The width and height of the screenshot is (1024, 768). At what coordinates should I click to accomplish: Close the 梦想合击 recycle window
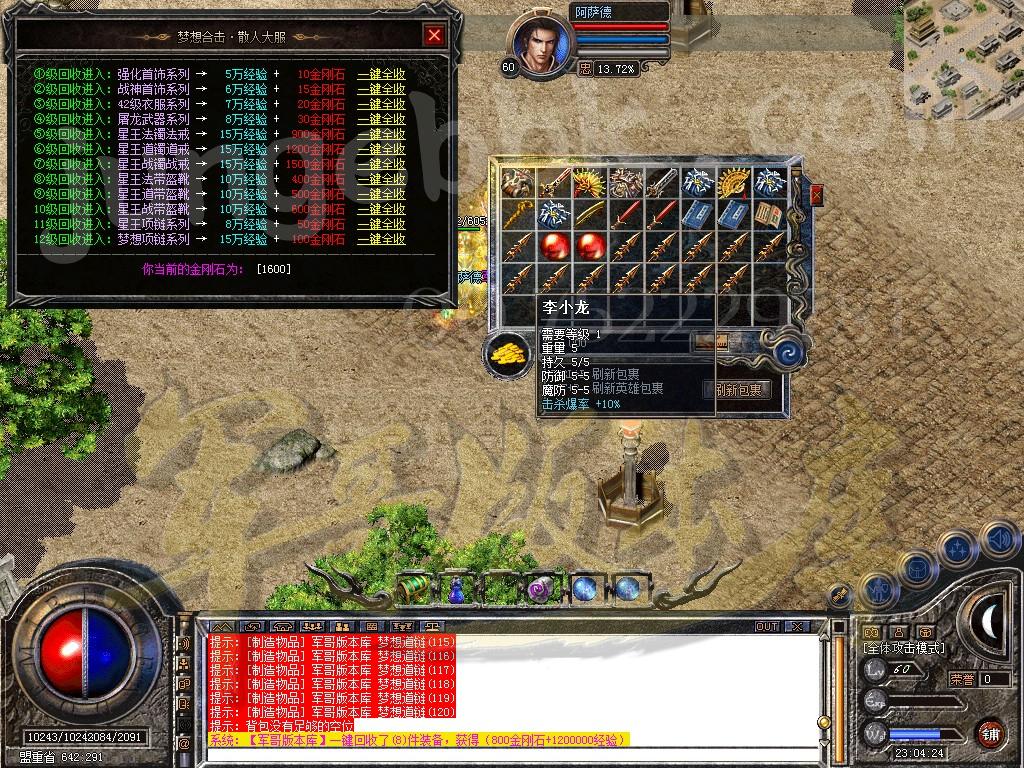(x=434, y=36)
